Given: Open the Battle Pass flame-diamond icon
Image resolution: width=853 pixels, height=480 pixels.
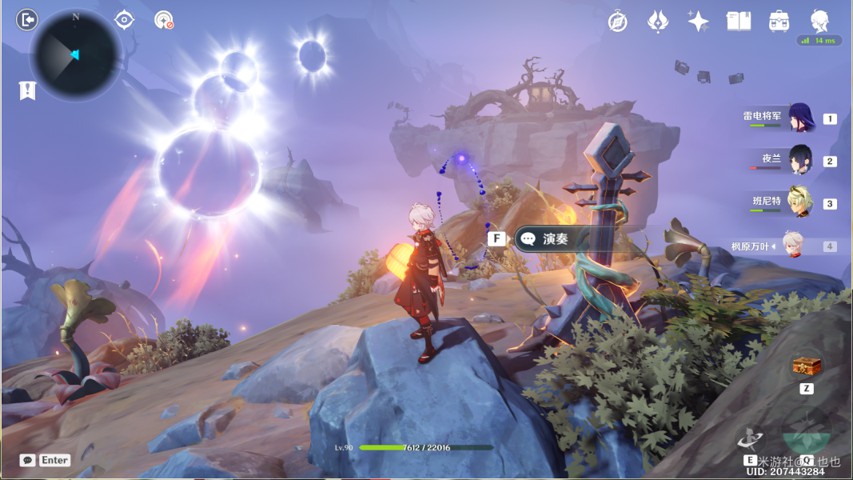Looking at the screenshot, I should click(x=658, y=21).
